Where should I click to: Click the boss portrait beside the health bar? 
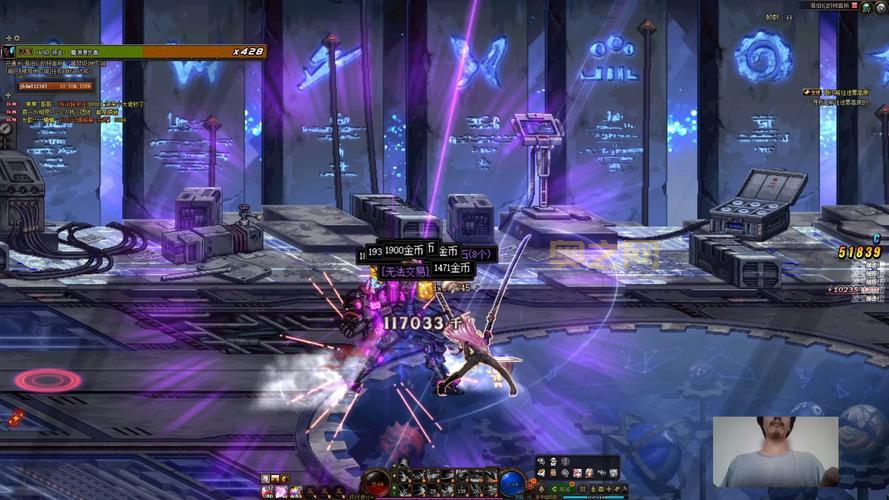tap(9, 51)
